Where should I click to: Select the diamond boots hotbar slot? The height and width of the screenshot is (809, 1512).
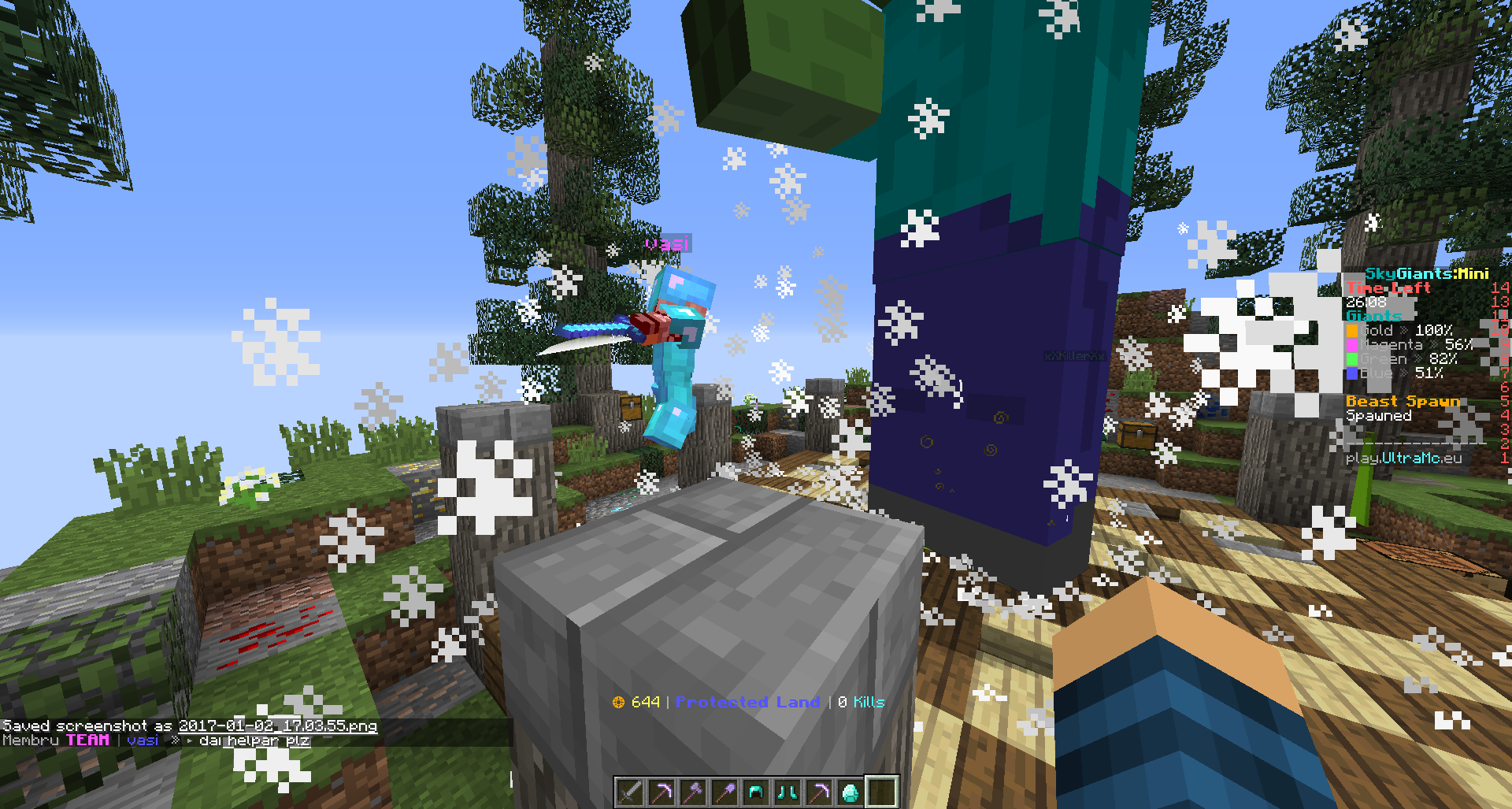tap(787, 792)
